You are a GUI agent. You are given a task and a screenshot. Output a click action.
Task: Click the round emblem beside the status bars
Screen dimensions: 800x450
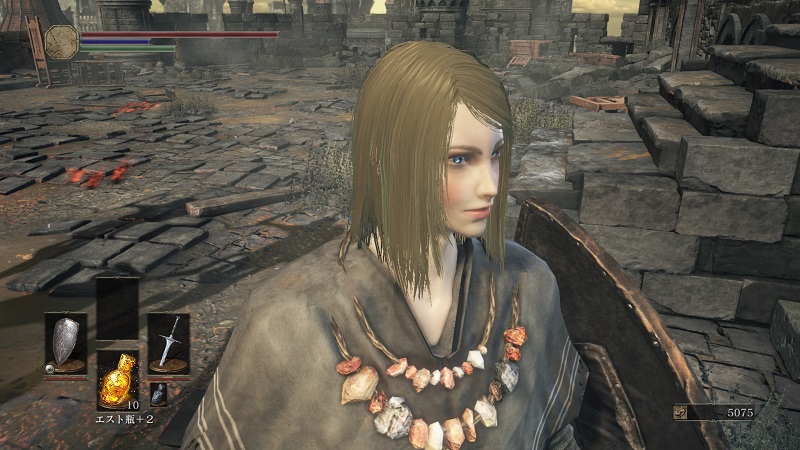[61, 41]
